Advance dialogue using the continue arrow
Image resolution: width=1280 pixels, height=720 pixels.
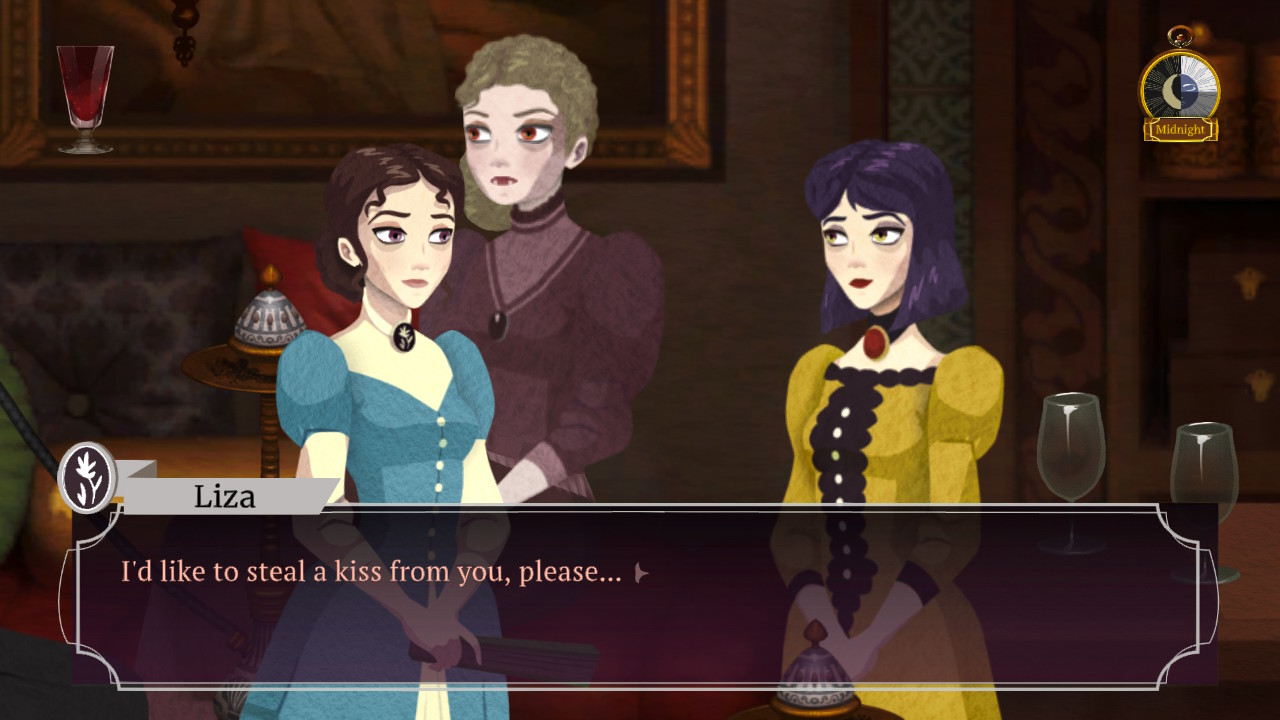pyautogui.click(x=642, y=573)
